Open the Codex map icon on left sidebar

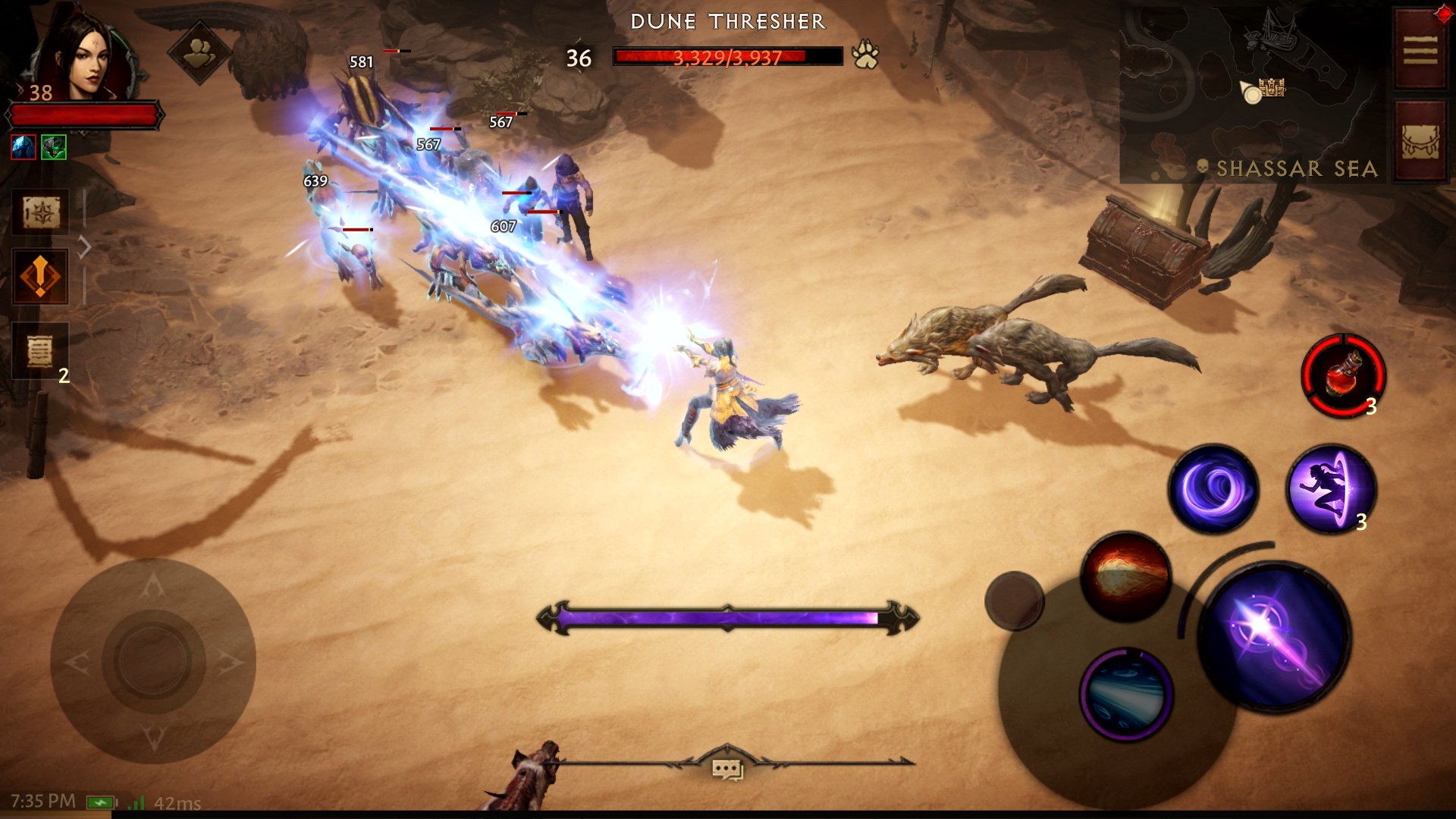[x=39, y=212]
